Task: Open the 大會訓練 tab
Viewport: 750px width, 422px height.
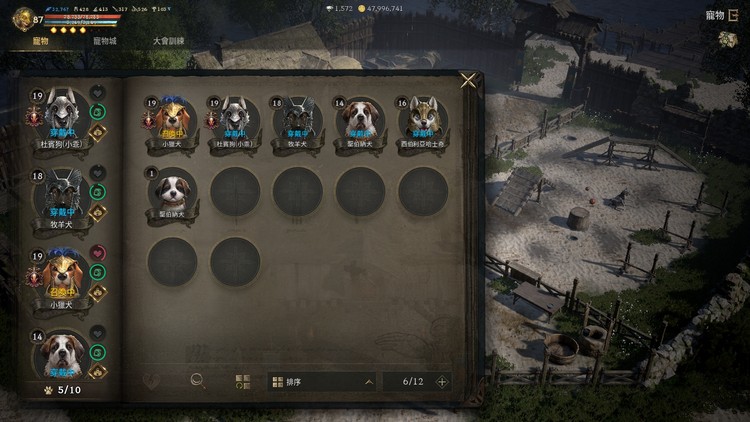Action: (x=168, y=41)
